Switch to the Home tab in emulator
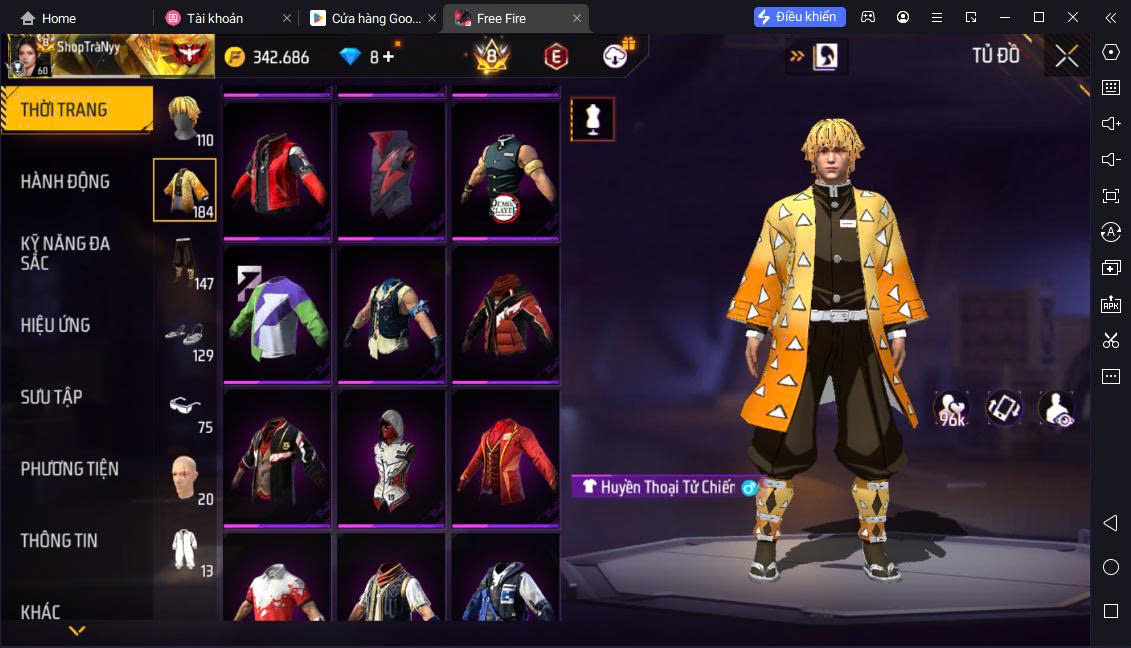 [48, 18]
